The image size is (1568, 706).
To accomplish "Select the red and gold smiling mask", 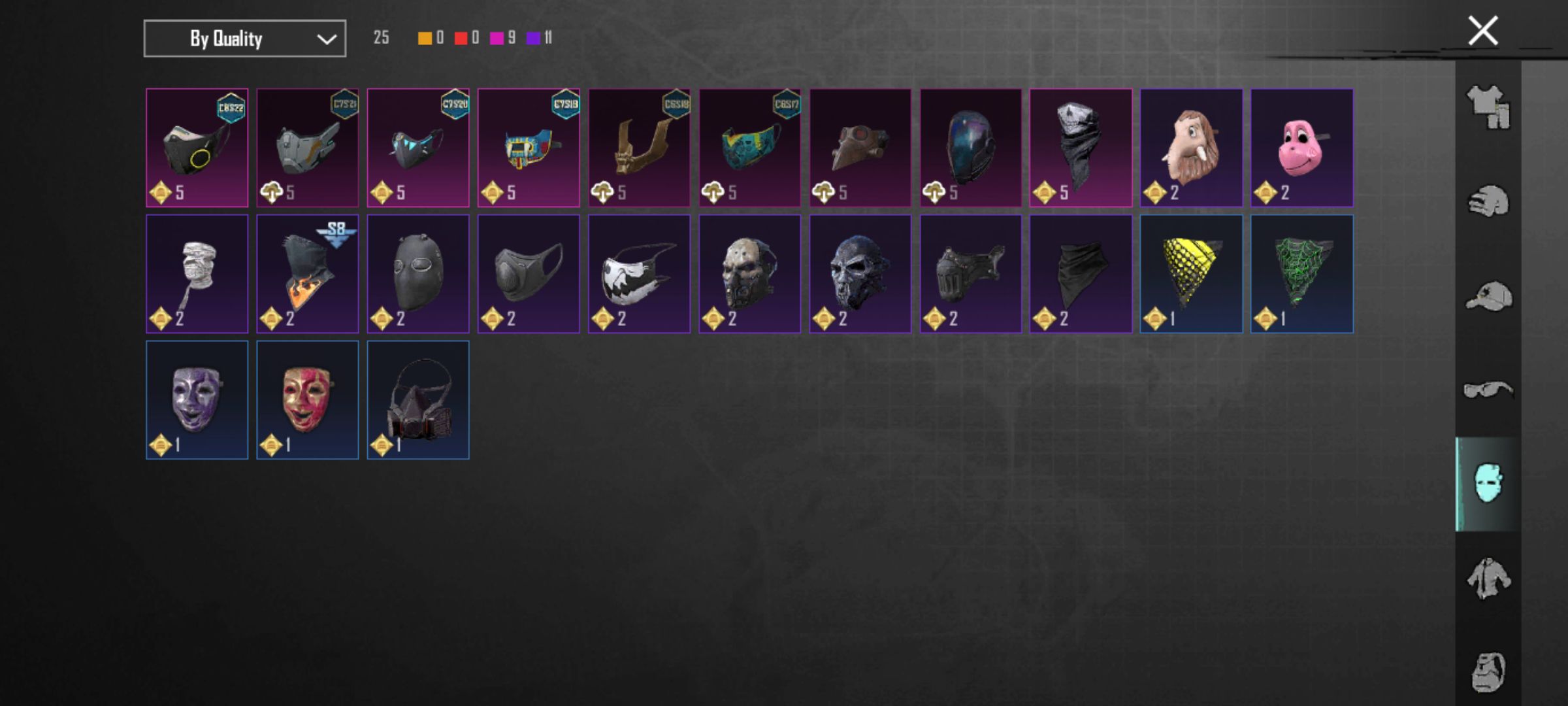I will [x=307, y=399].
